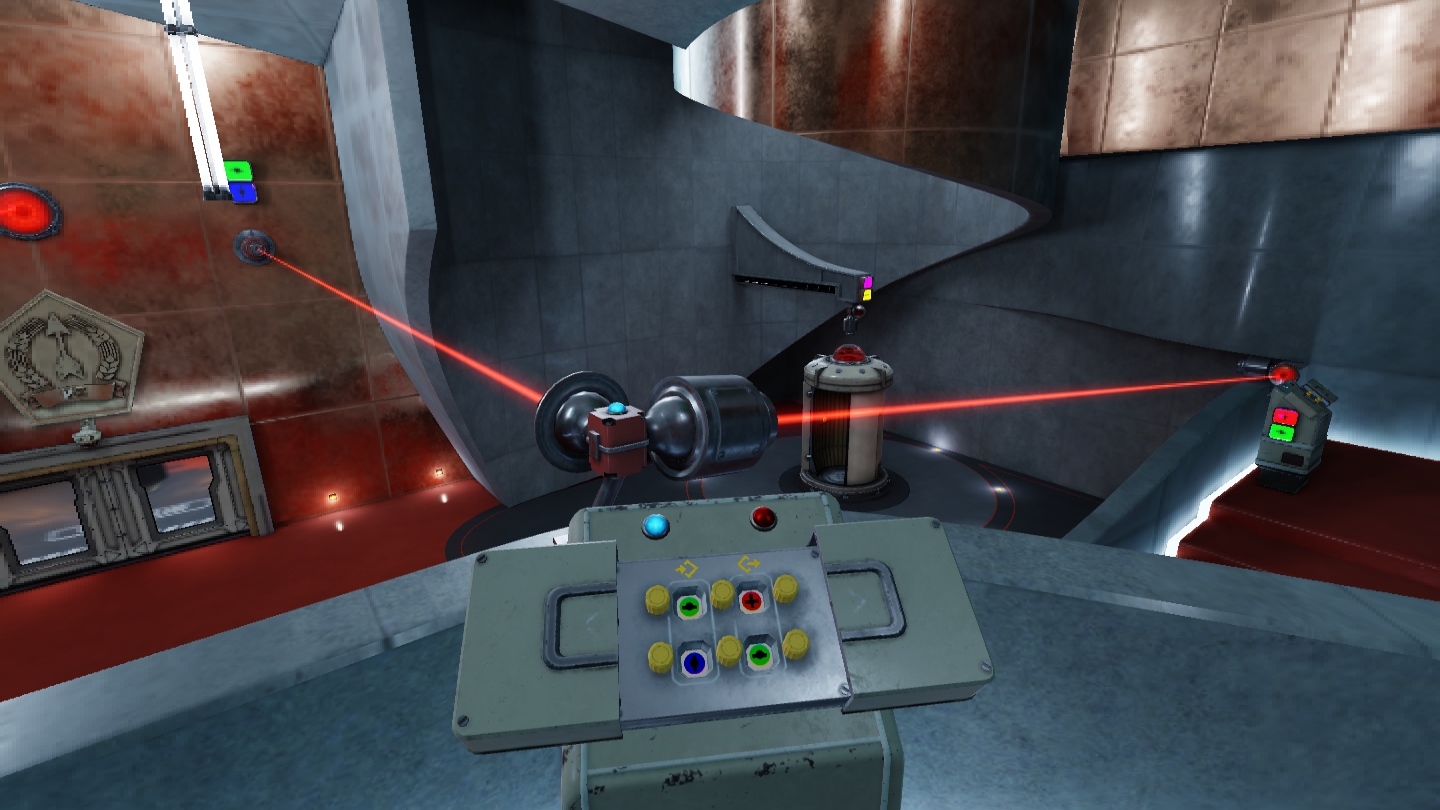Click the green socket beside the red plus
Screen dimensions: 1440x810
tap(689, 605)
